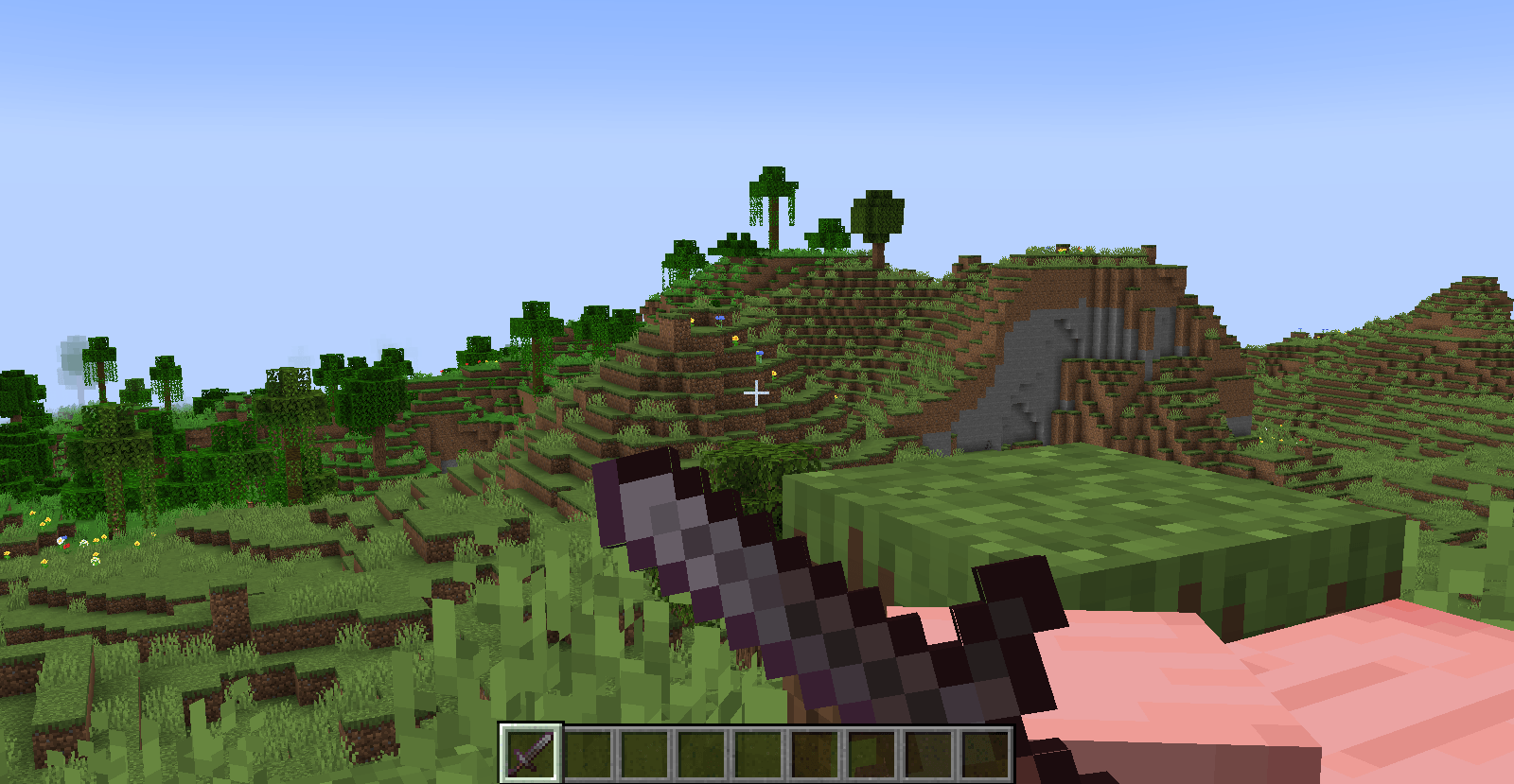
Task: Click the yellow dandelion on the terraced hill
Action: point(736,339)
